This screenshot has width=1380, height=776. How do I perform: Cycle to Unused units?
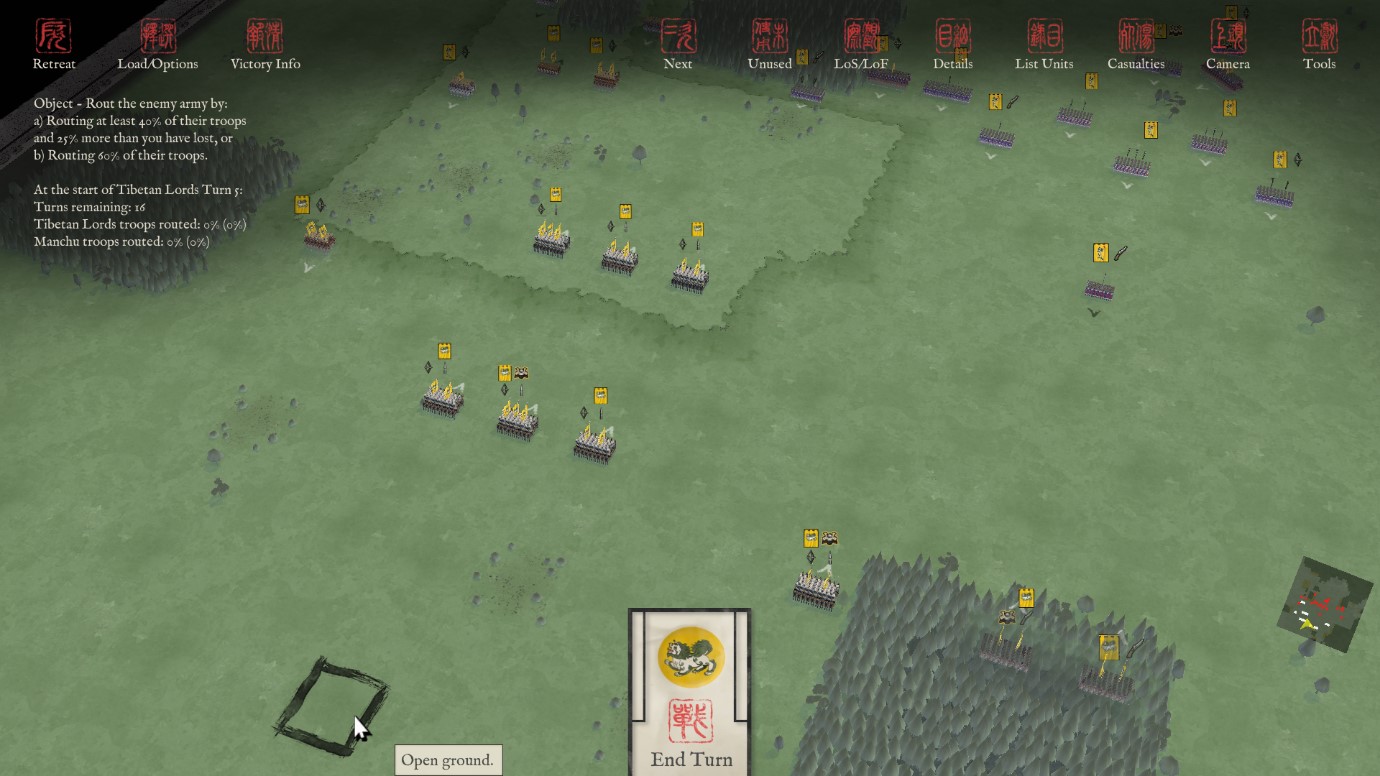[x=770, y=45]
